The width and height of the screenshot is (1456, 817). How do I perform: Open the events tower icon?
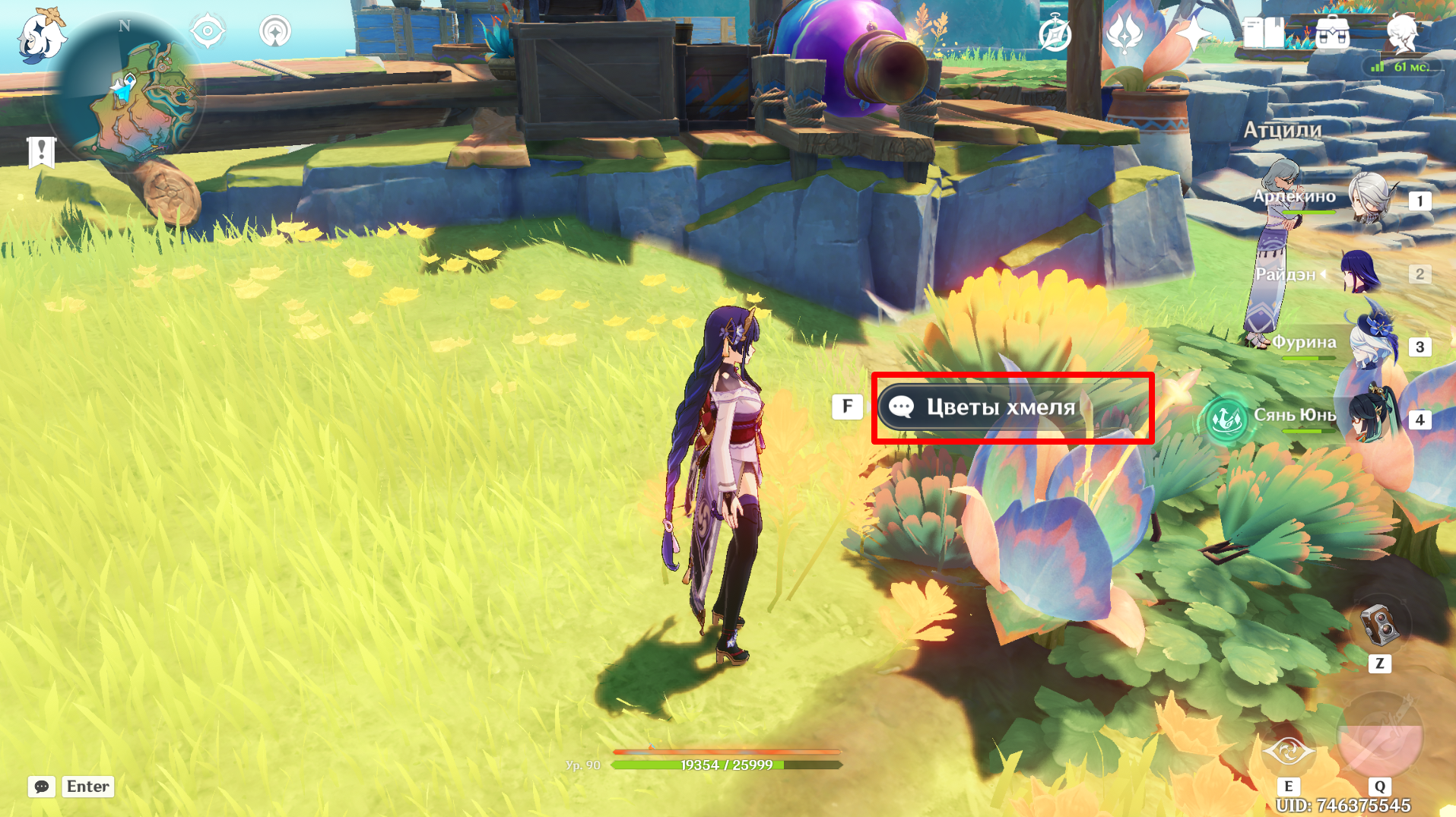pyautogui.click(x=275, y=32)
